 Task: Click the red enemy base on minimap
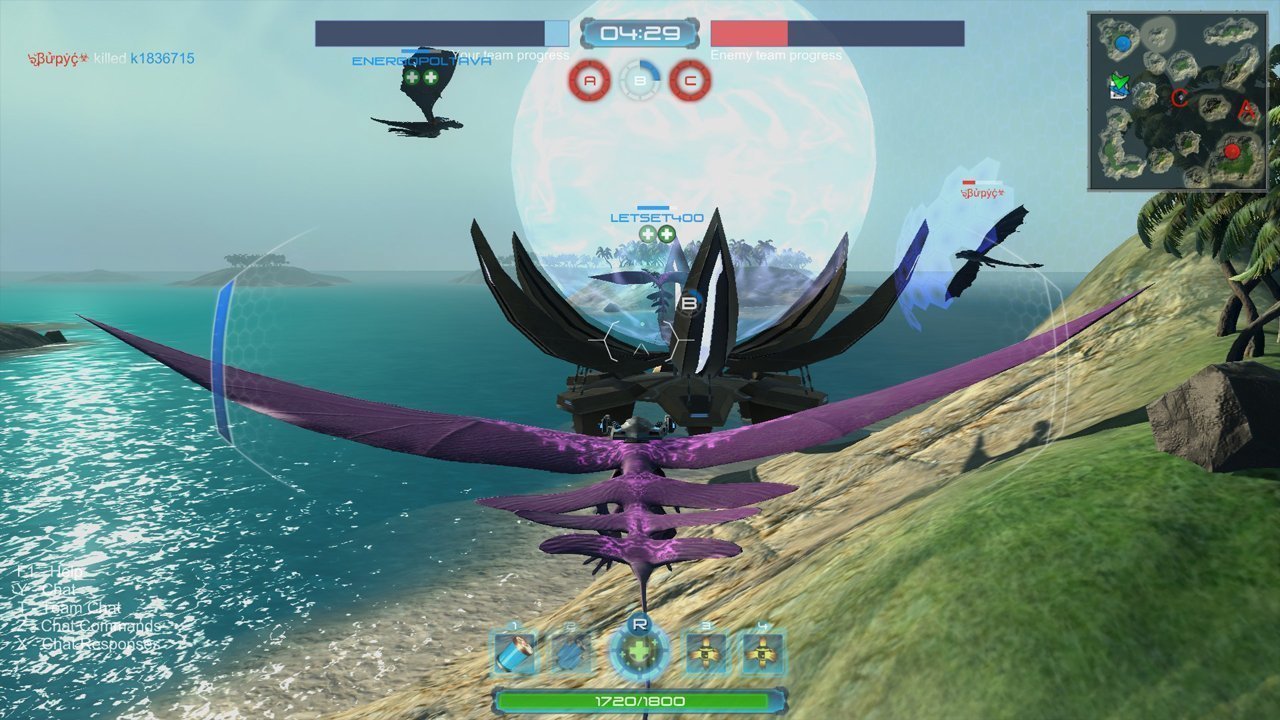pos(1232,152)
